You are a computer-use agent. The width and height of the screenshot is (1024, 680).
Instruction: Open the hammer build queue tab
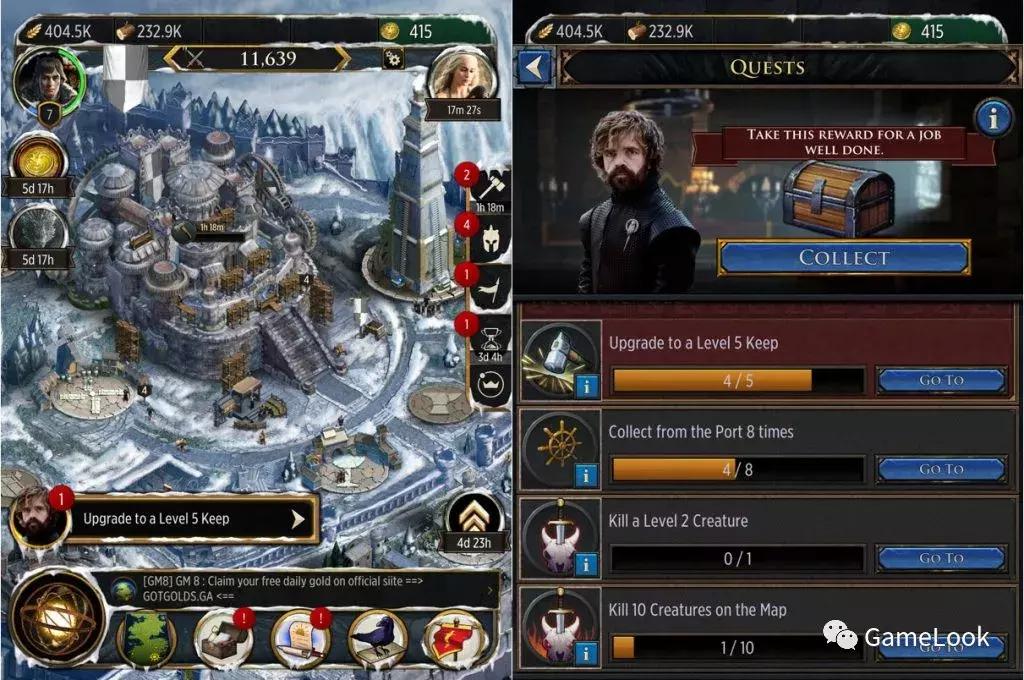[491, 187]
